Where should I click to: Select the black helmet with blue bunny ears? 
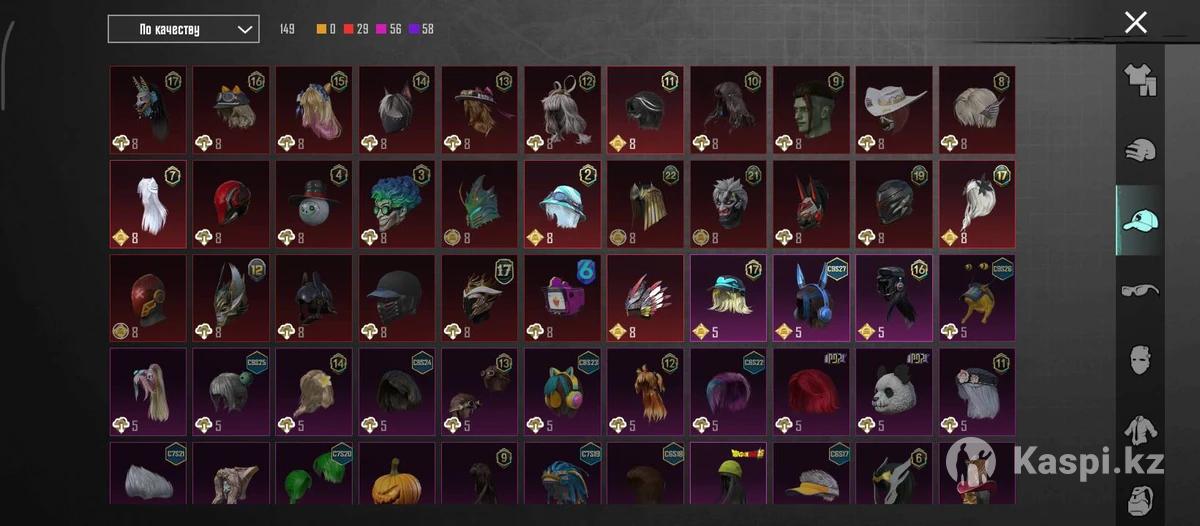(811, 297)
